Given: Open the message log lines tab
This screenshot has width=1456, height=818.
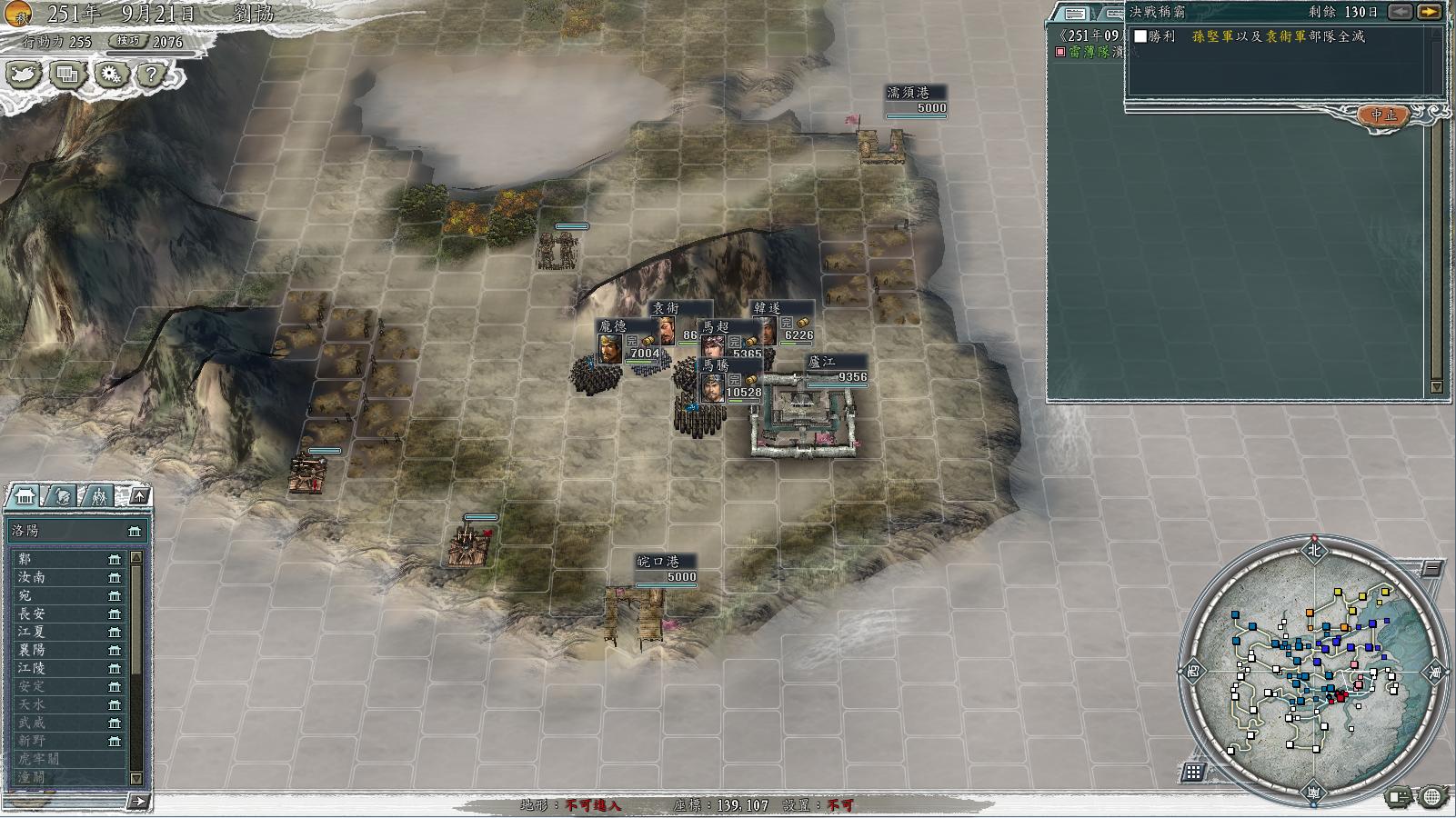Looking at the screenshot, I should 1075,13.
